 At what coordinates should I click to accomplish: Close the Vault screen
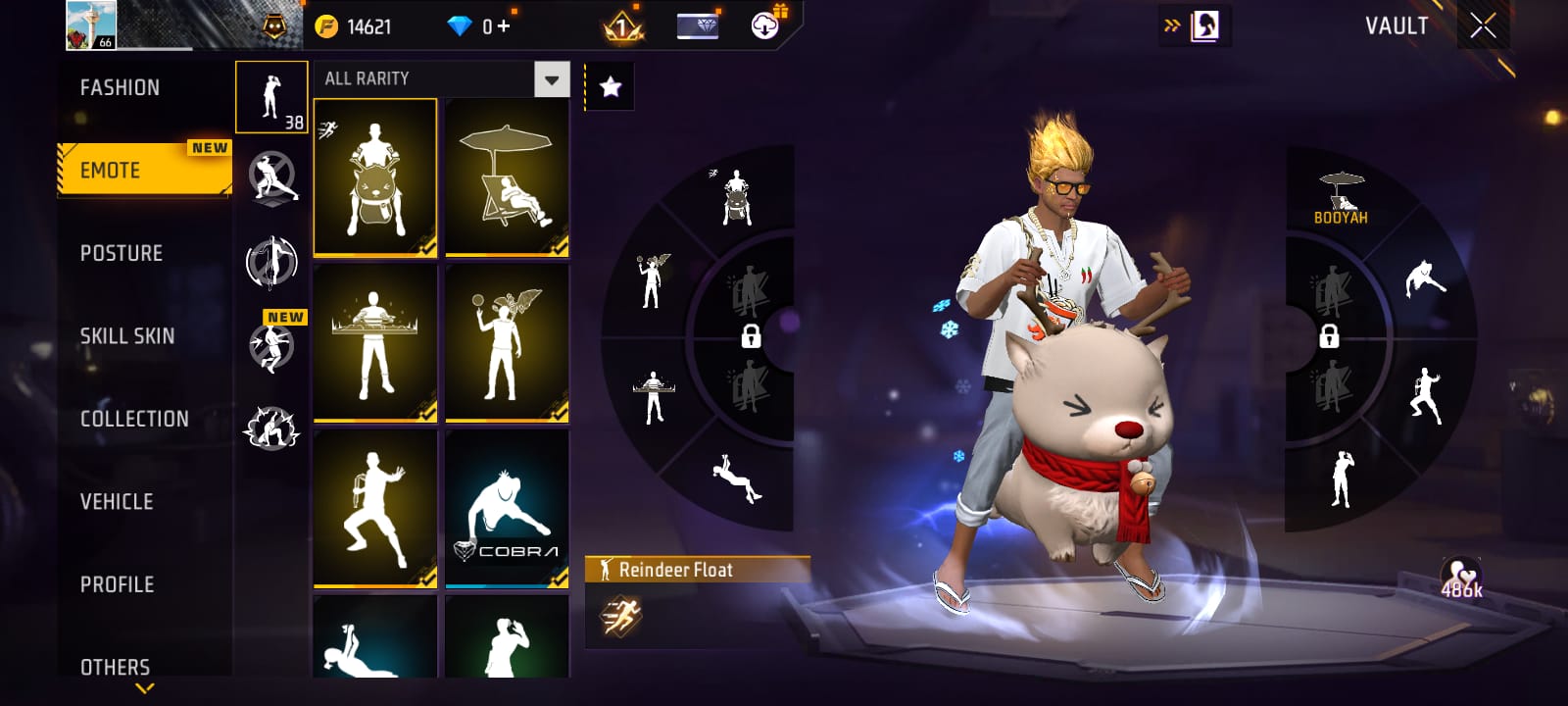click(1483, 26)
